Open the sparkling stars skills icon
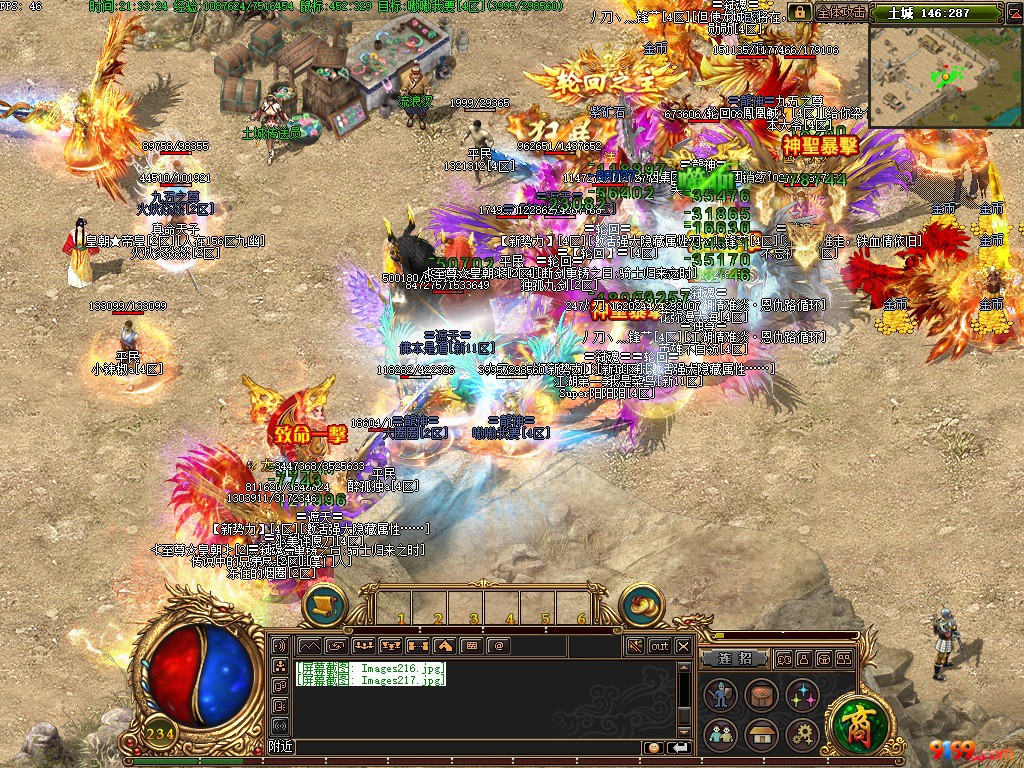The image size is (1024, 768). [x=802, y=695]
